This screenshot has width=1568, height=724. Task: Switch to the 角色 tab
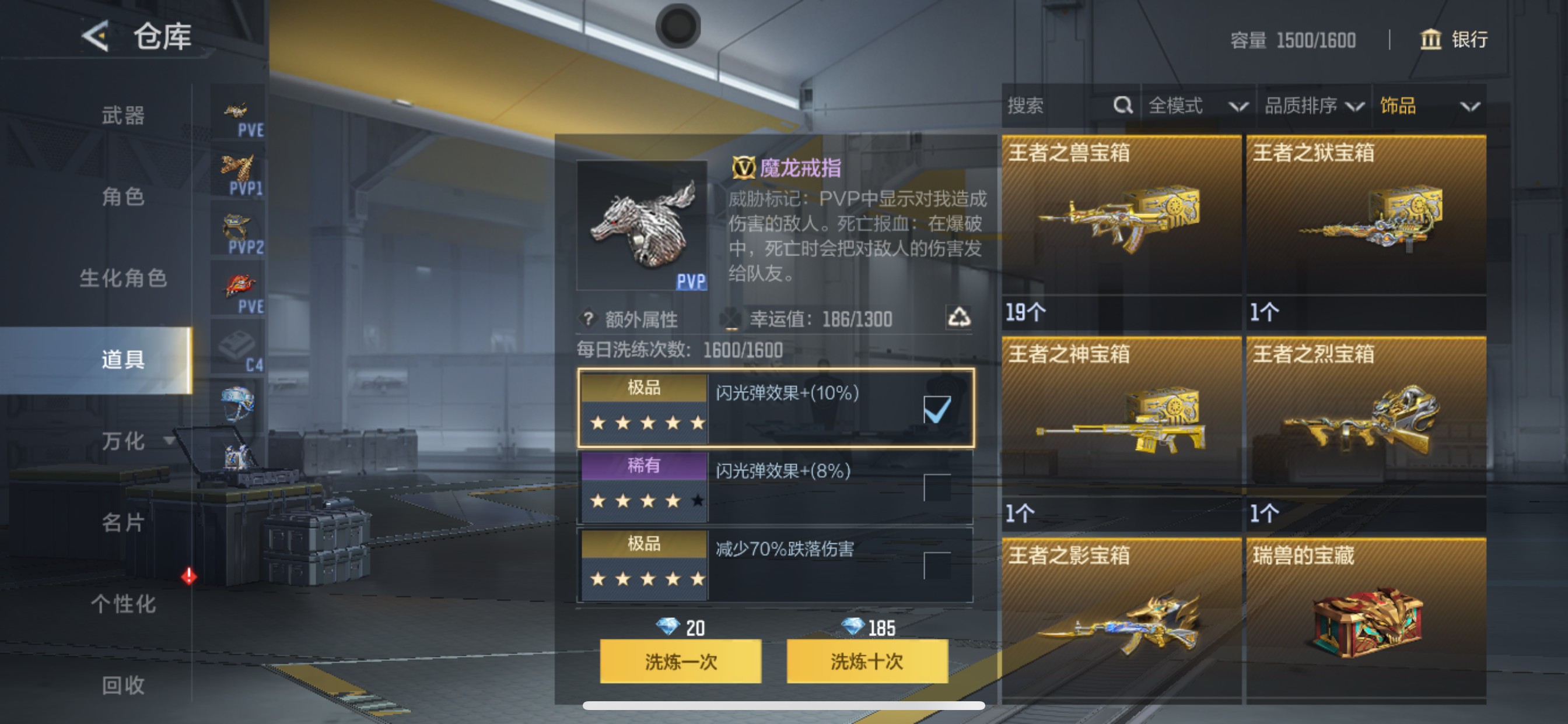click(x=122, y=198)
